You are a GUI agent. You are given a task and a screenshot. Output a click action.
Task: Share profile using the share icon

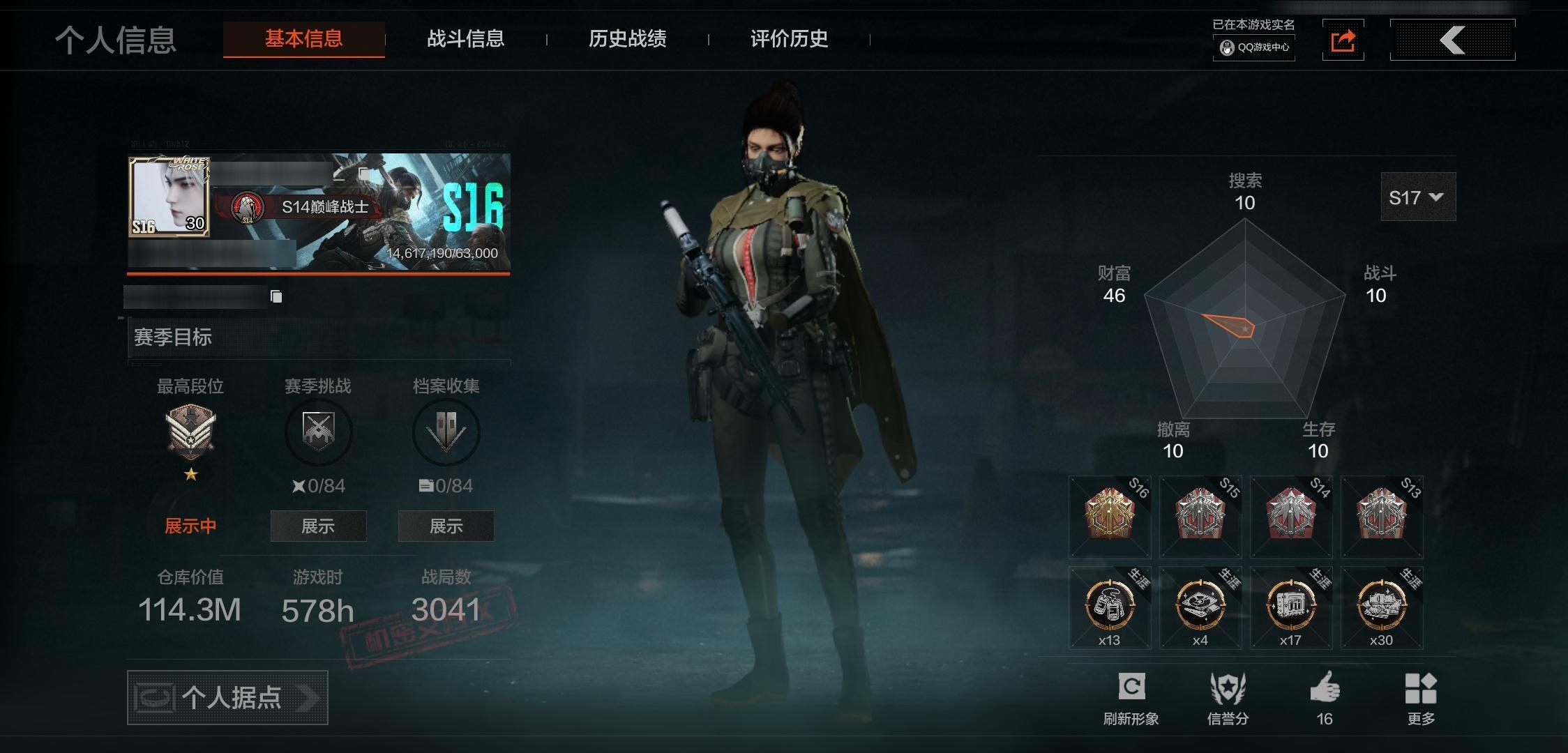[1343, 41]
